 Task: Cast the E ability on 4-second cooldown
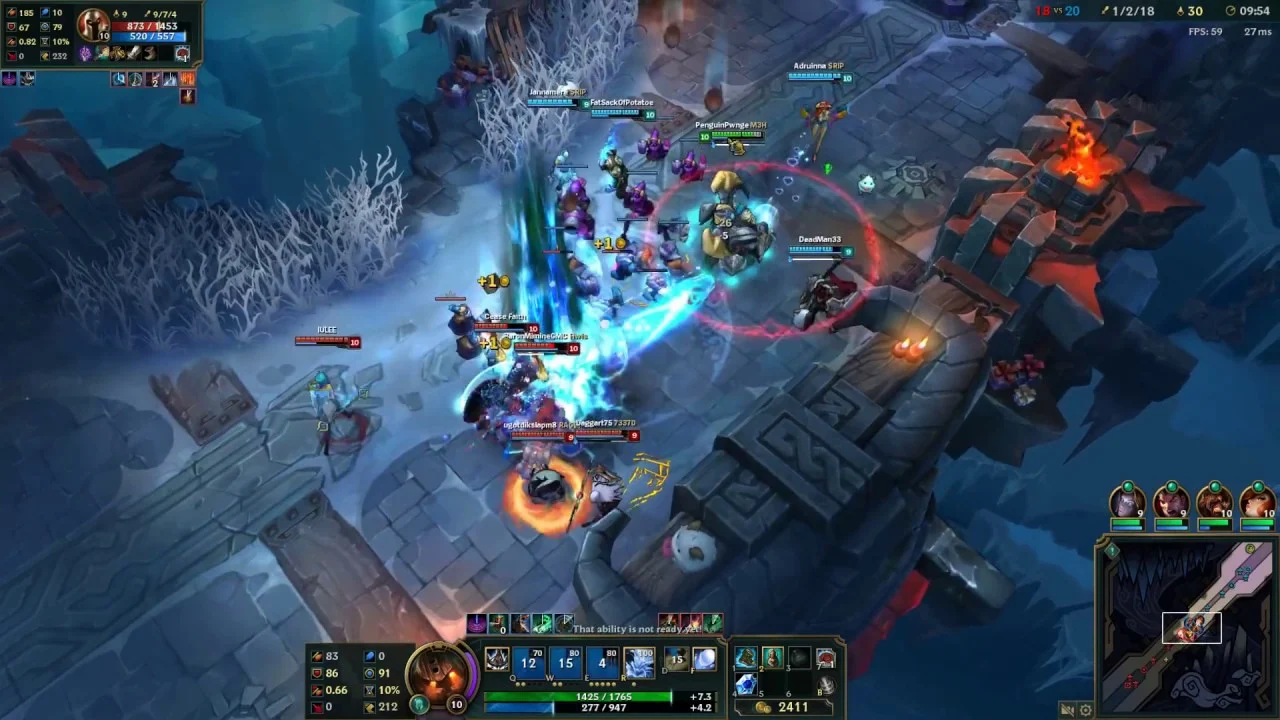pyautogui.click(x=603, y=661)
